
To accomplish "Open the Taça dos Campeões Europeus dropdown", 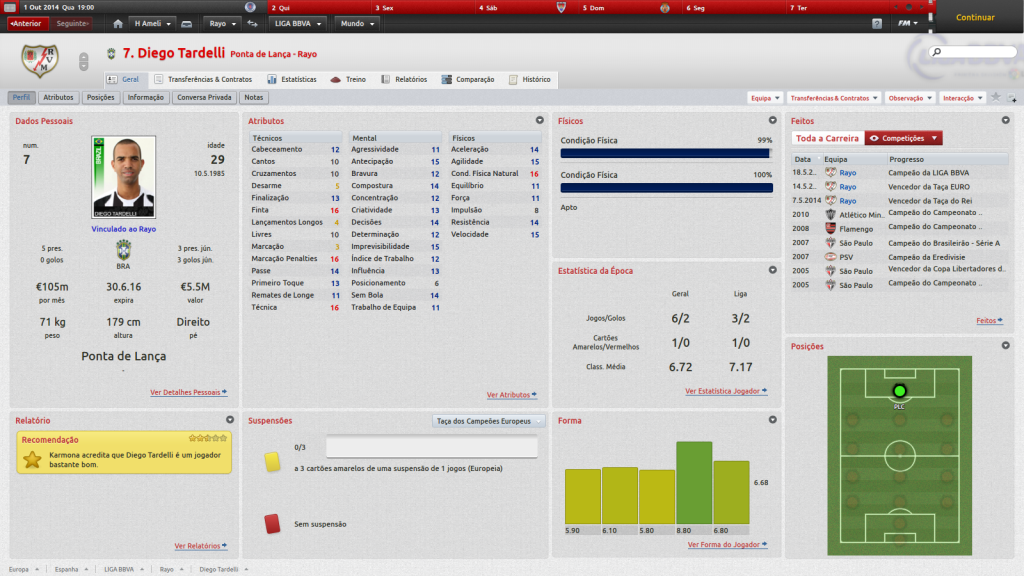I will 490,421.
